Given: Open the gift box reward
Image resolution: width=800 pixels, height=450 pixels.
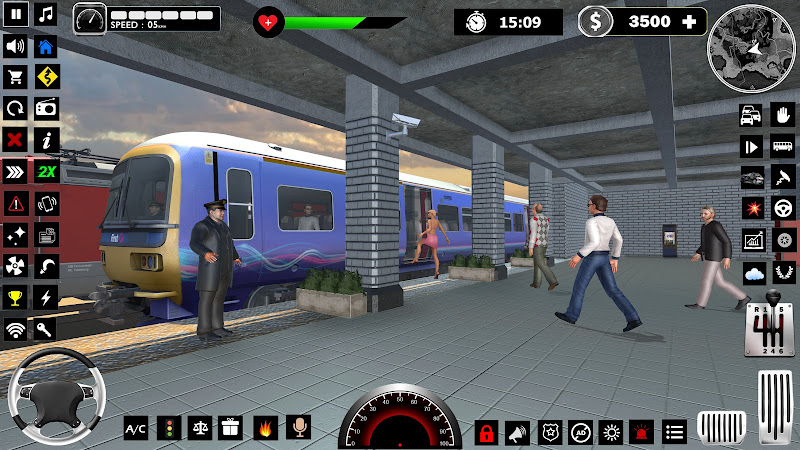Looking at the screenshot, I should pos(231,428).
